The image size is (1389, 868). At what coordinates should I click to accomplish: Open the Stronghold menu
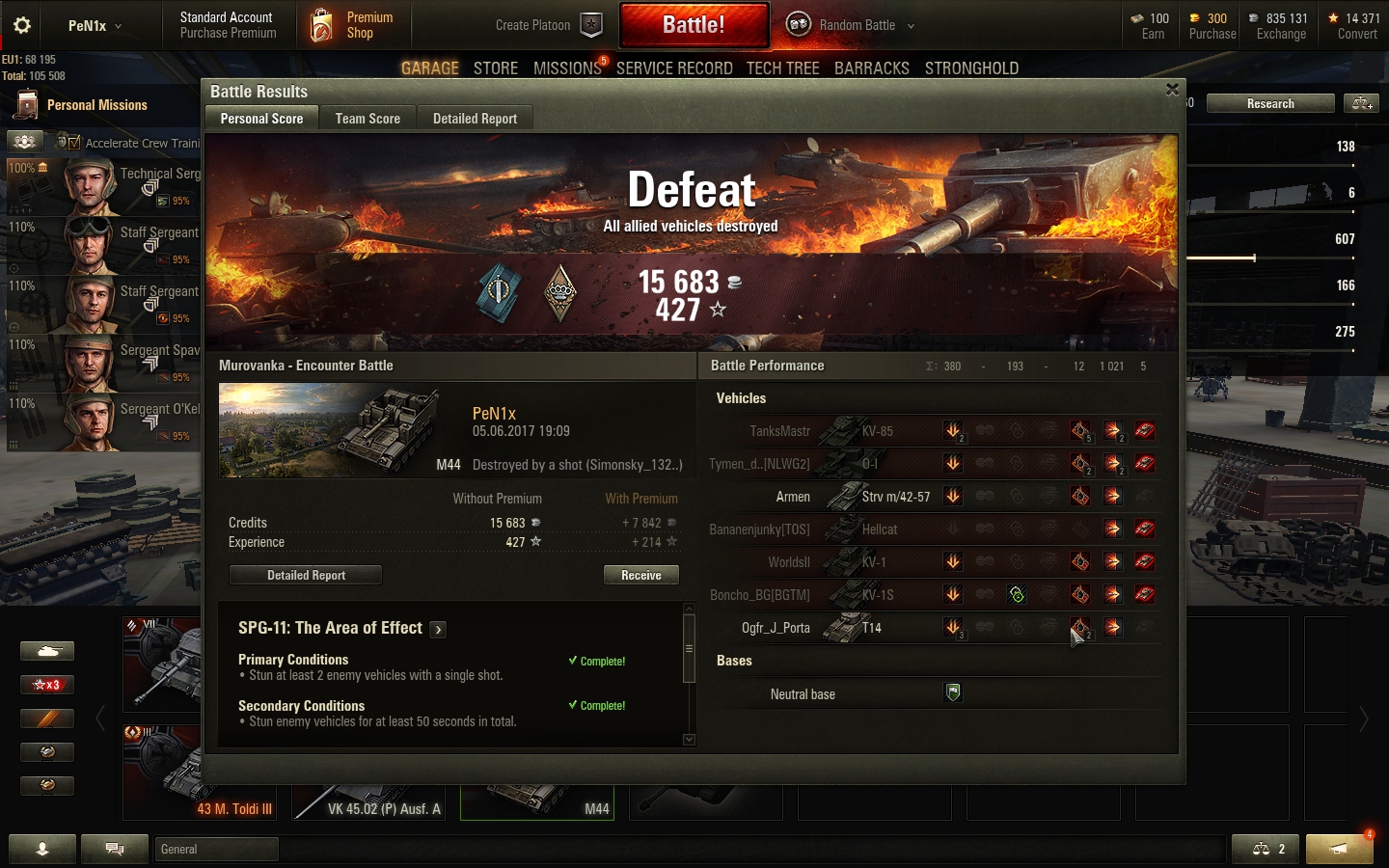(x=971, y=68)
